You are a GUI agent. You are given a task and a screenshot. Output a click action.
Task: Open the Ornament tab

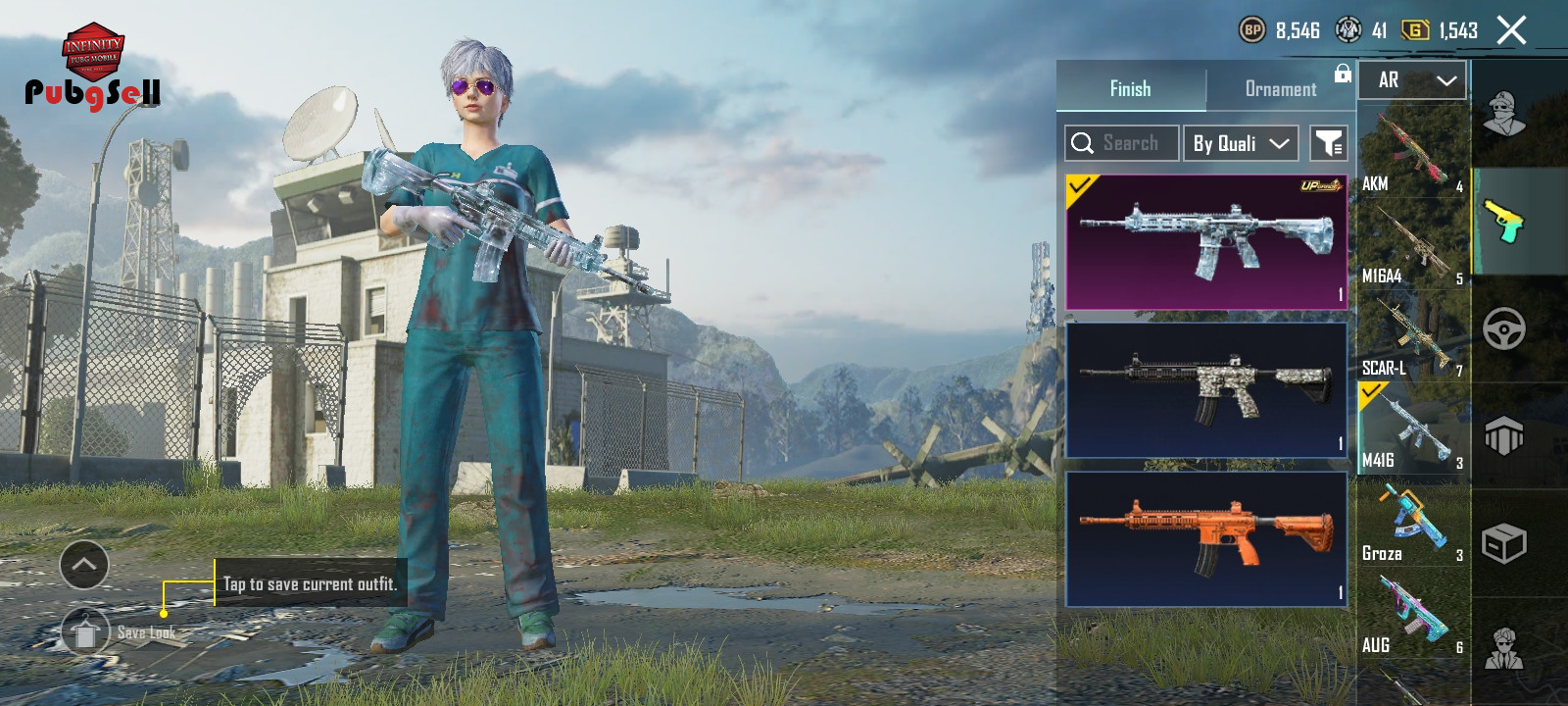[x=1280, y=88]
